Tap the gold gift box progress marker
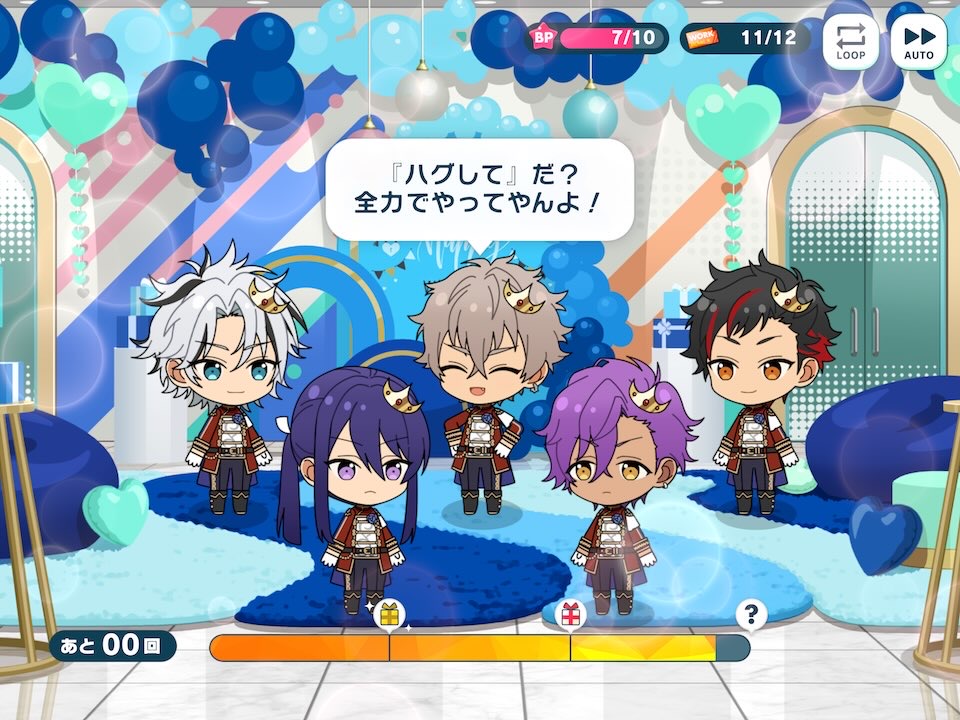Viewport: 960px width, 720px height. 389,615
